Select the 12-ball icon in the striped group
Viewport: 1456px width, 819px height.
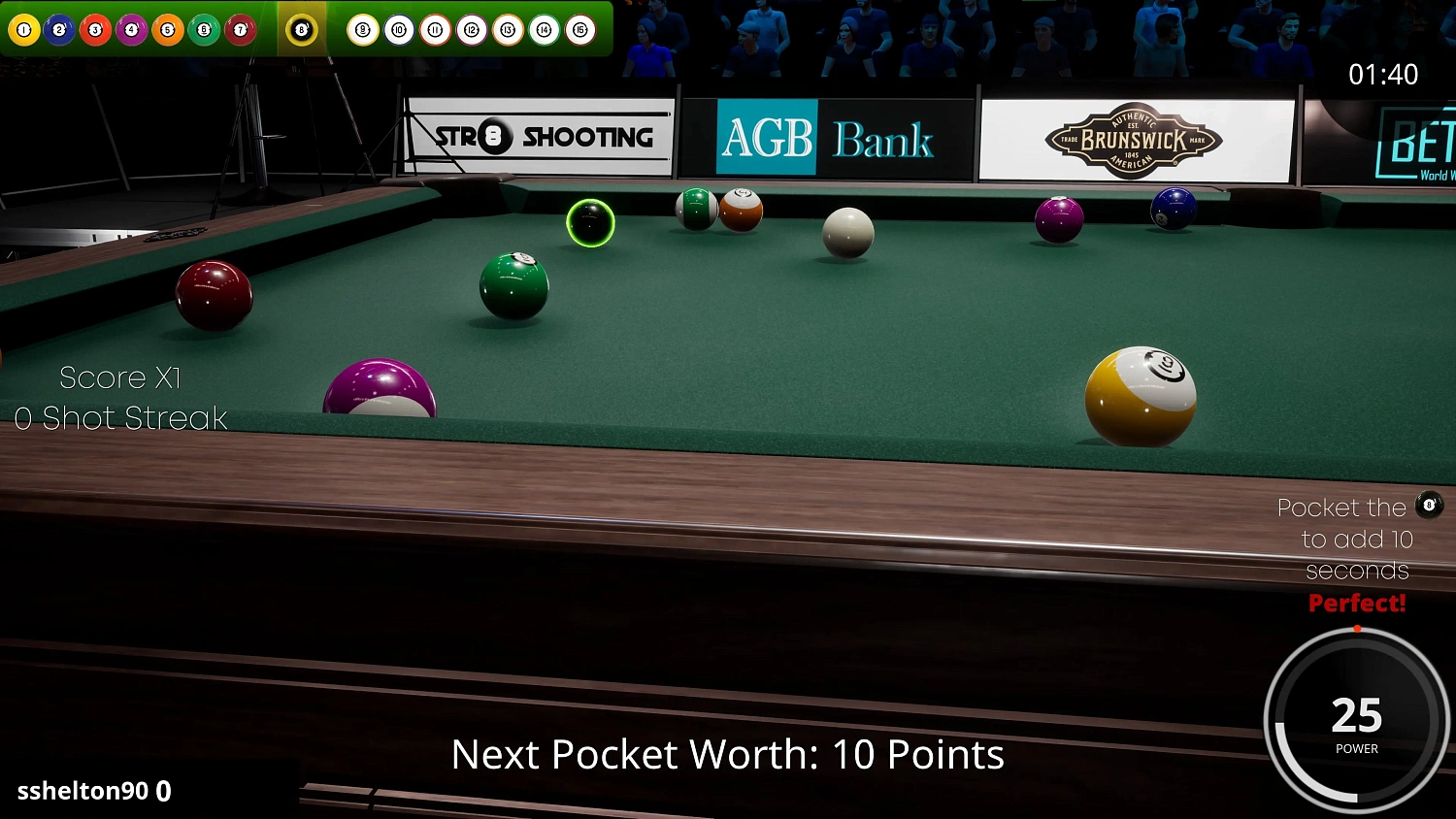[x=472, y=29]
